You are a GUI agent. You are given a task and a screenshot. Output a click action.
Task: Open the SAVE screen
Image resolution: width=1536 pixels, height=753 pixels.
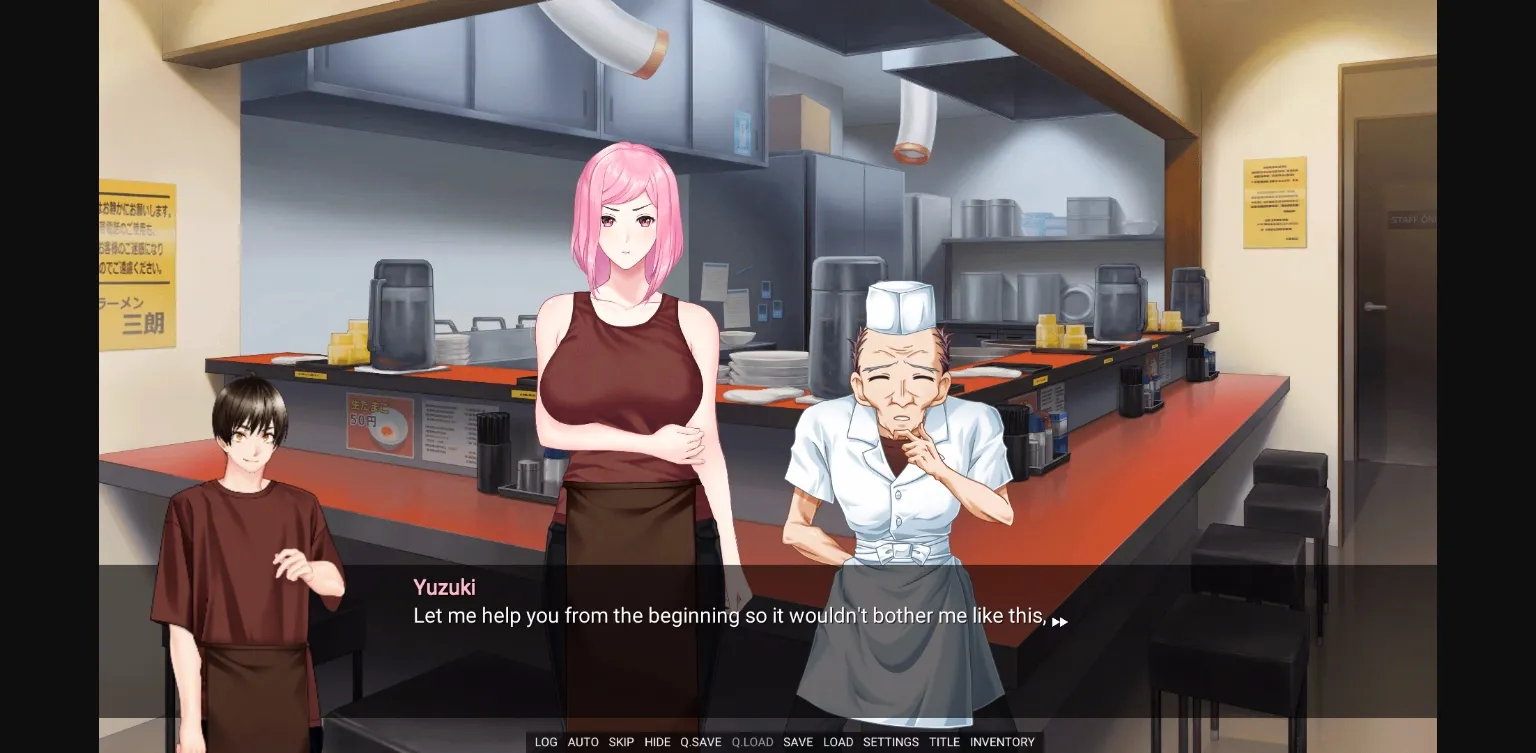click(x=798, y=742)
